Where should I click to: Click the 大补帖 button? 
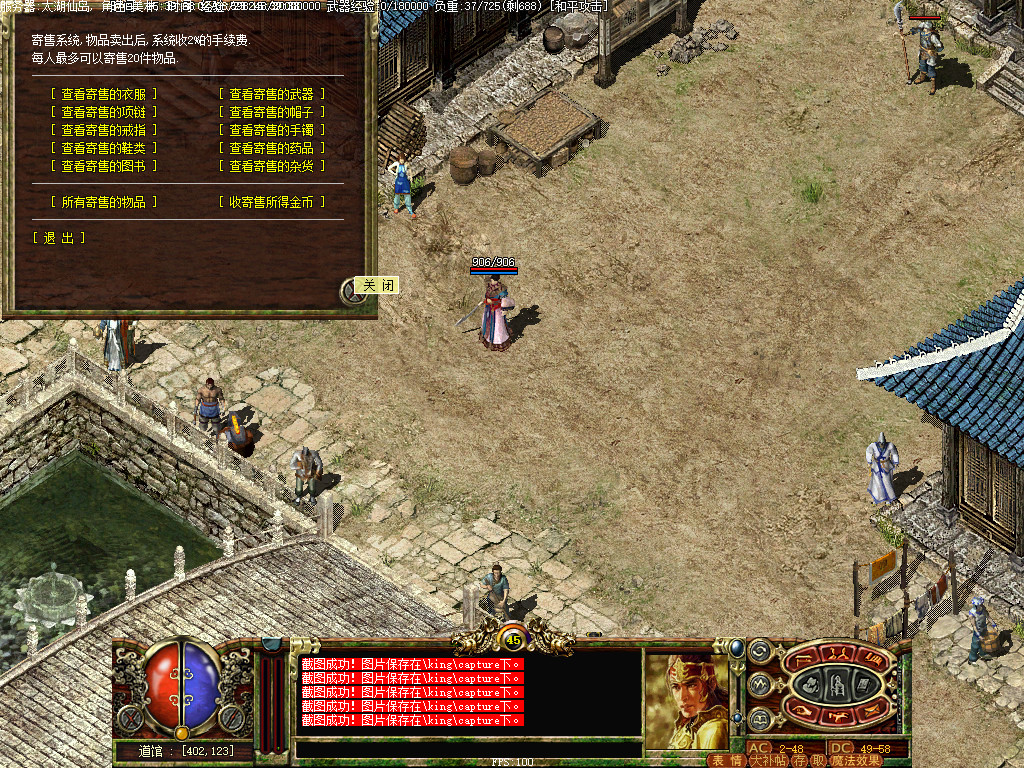pos(768,760)
